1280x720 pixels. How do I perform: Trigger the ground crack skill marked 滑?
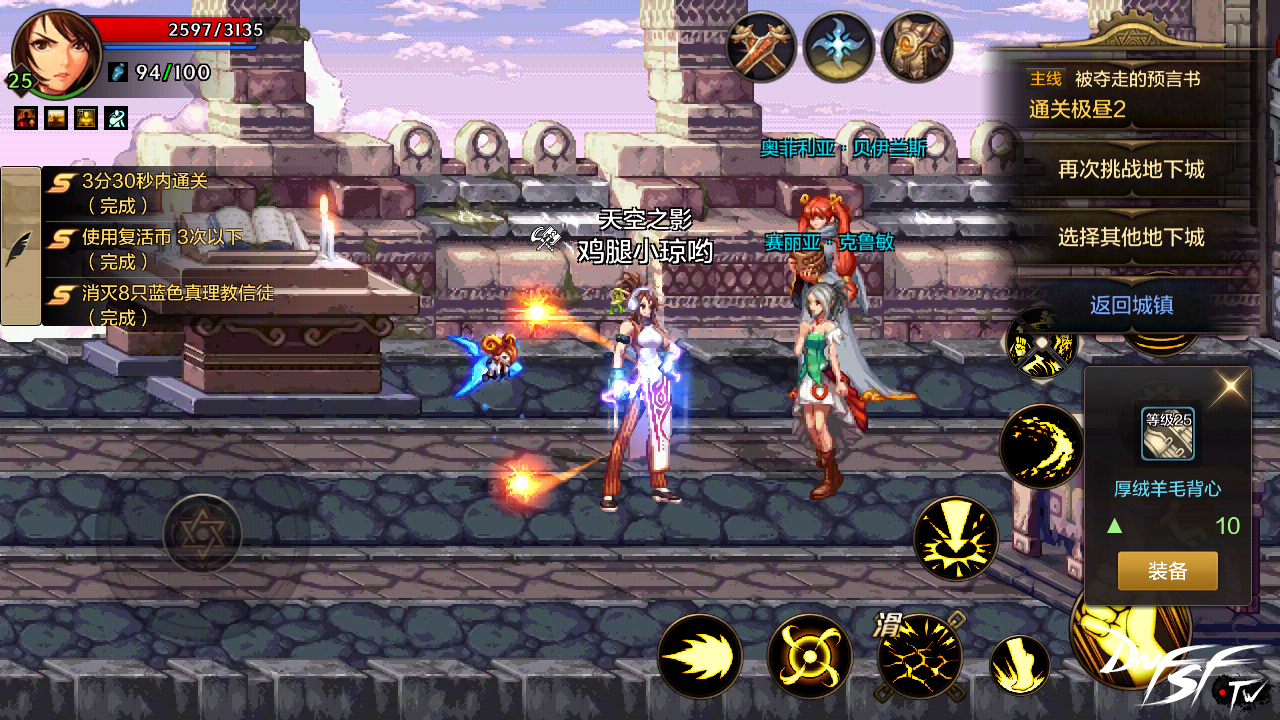[919, 656]
